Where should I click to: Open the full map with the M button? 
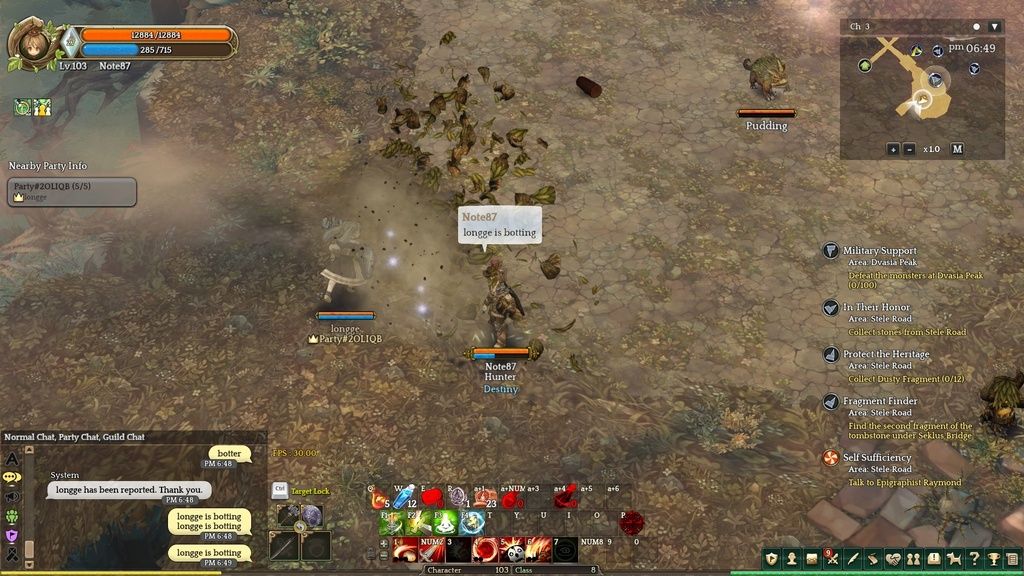click(957, 149)
